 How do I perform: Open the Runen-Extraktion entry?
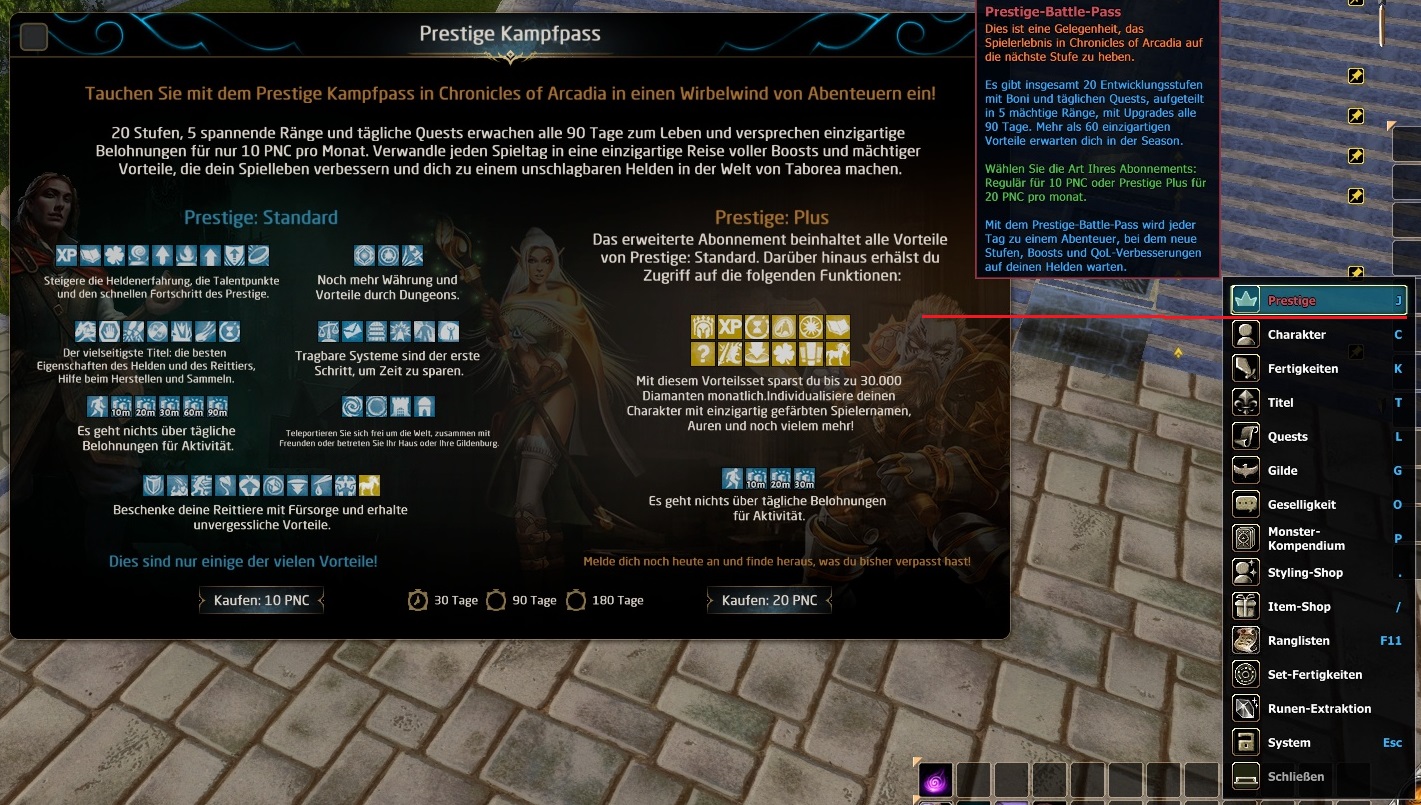point(1318,708)
